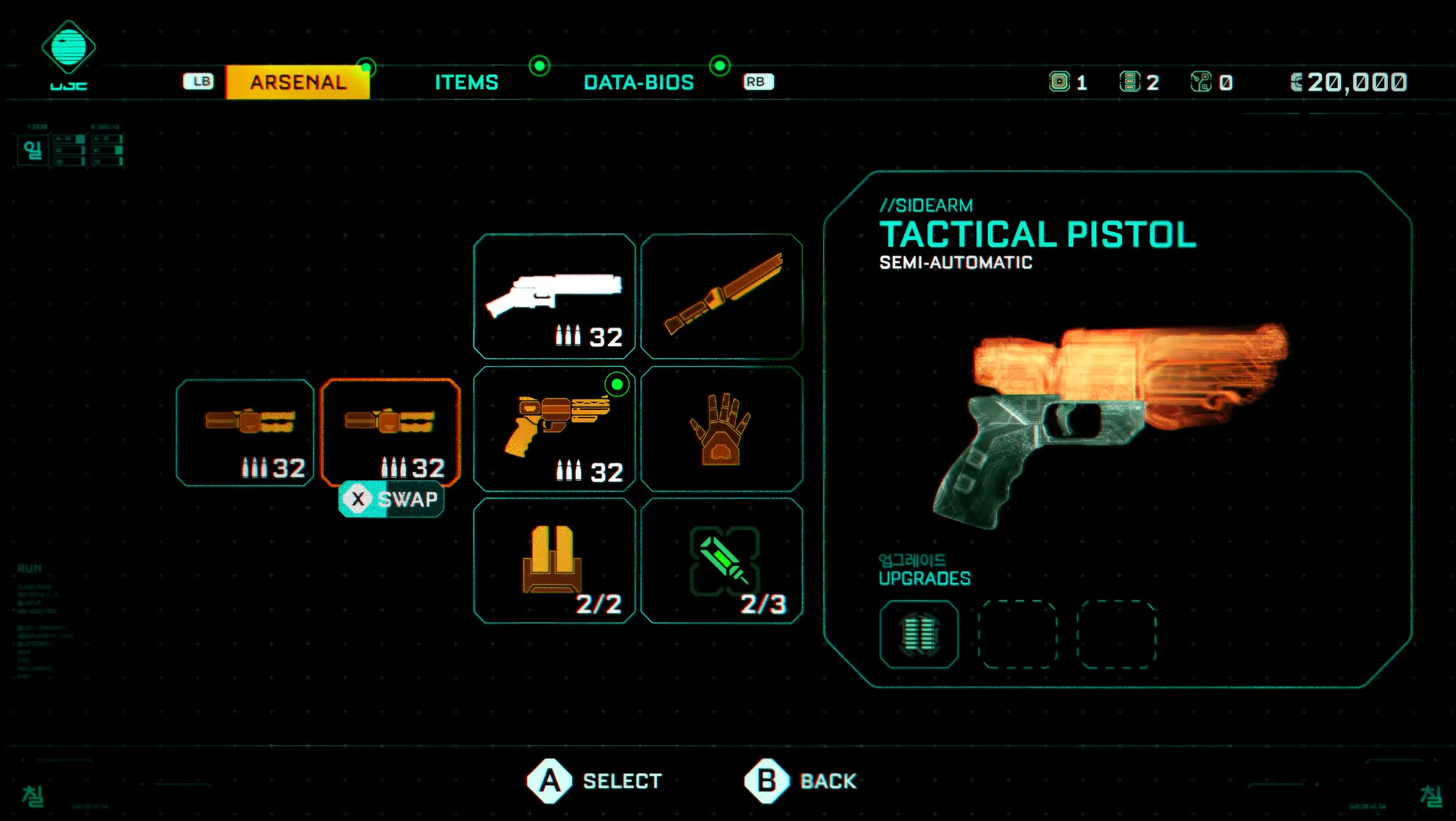
Task: Select the stun baton melee slot
Action: click(x=722, y=296)
